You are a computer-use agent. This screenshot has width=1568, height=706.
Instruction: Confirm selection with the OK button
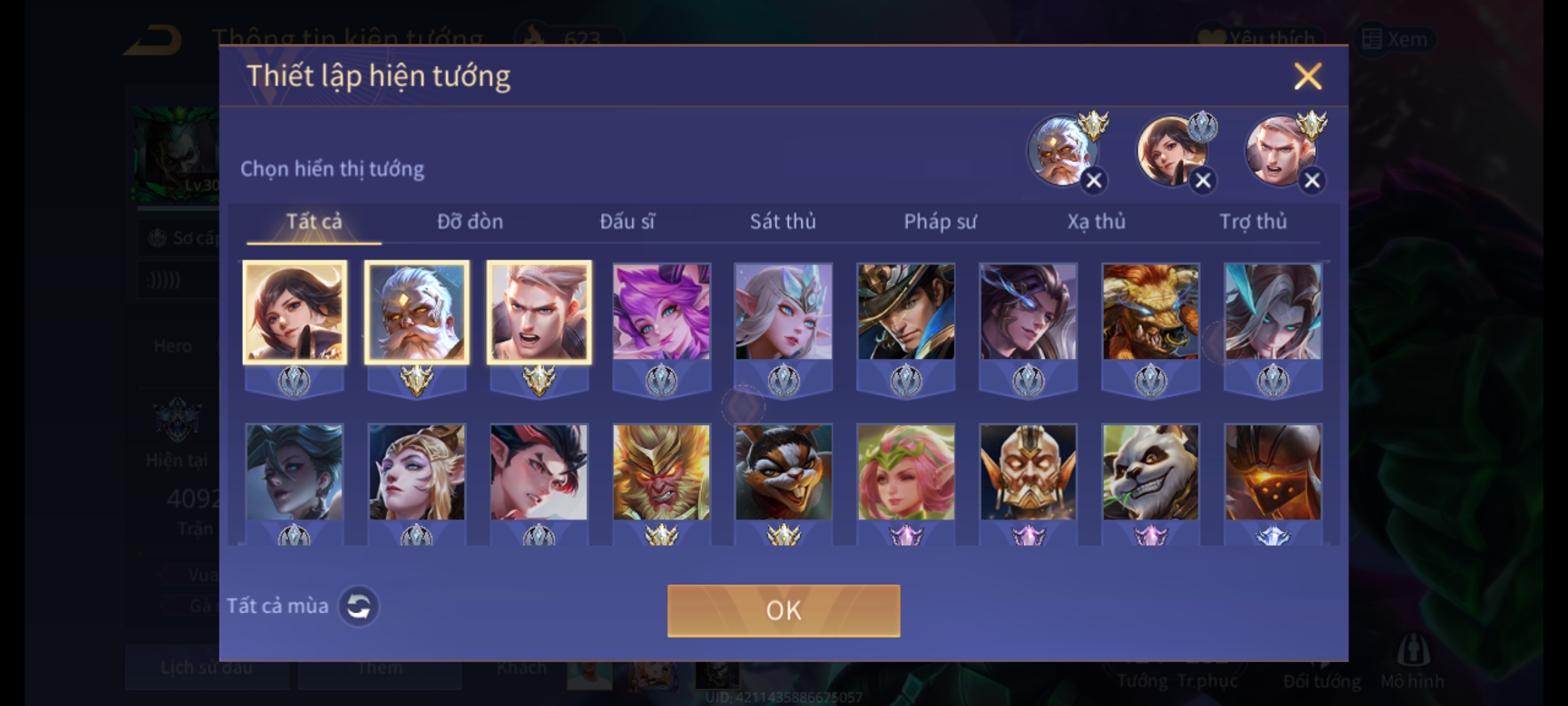pos(783,611)
